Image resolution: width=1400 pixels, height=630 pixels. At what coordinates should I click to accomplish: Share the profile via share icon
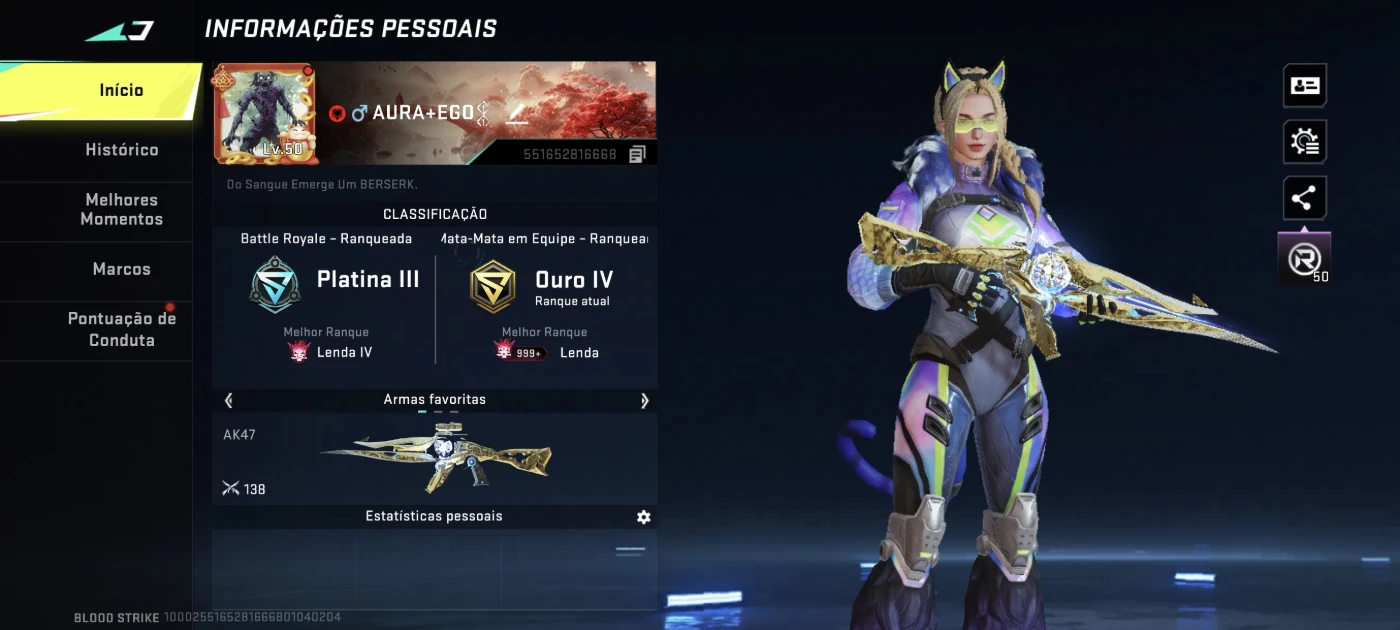click(x=1304, y=198)
